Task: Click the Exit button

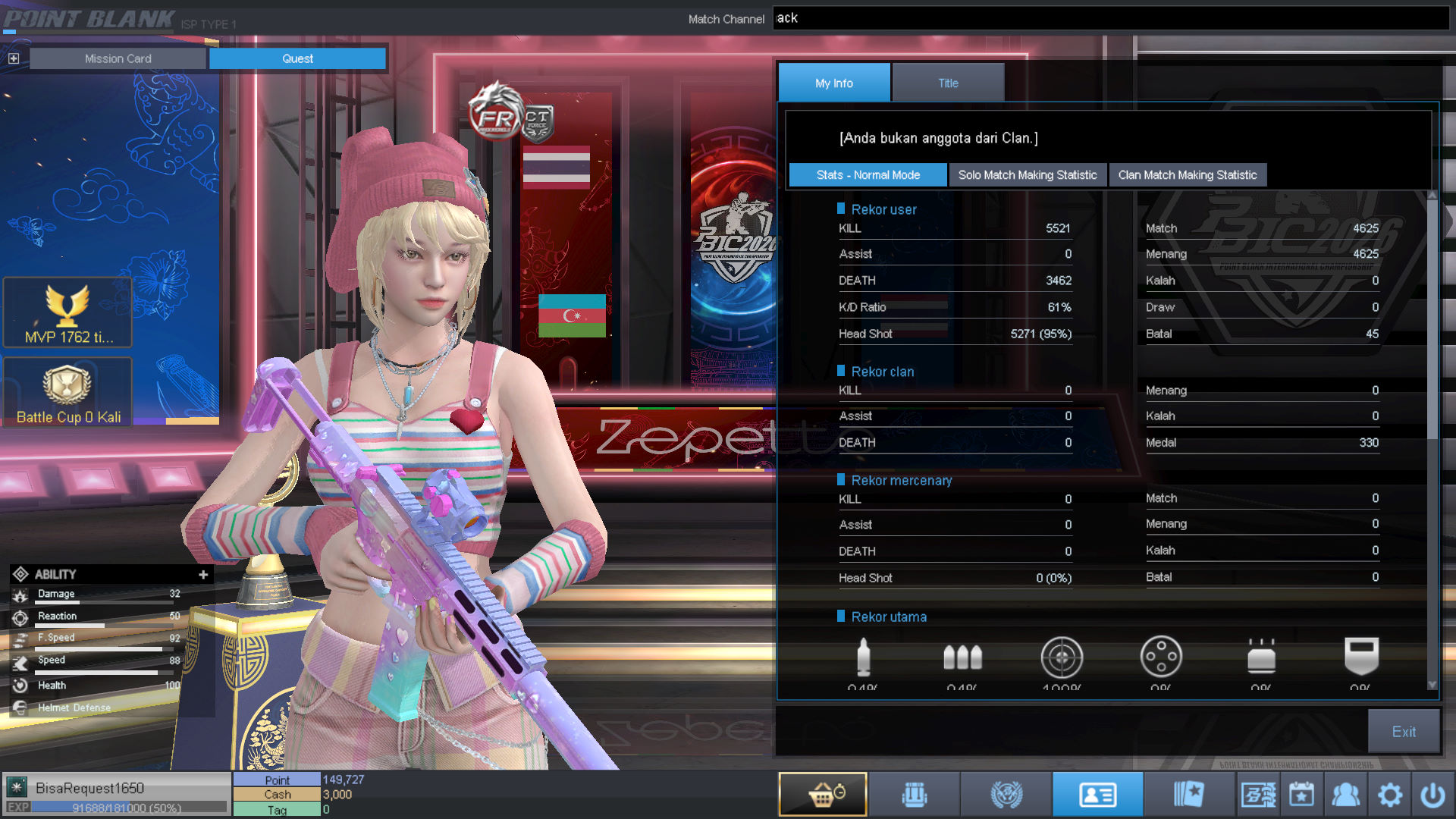Action: coord(1403,731)
